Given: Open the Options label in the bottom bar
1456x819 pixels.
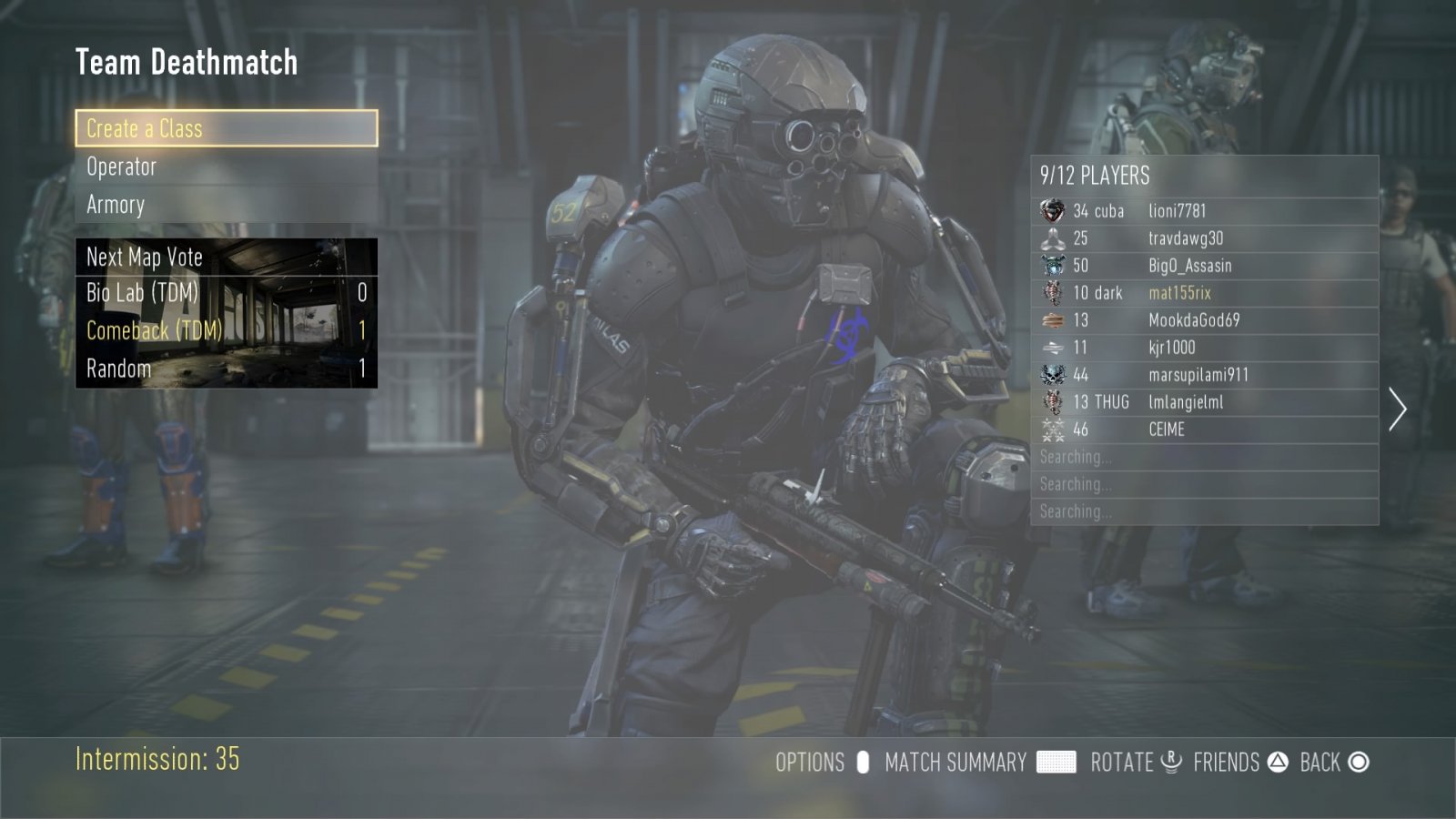Looking at the screenshot, I should 810,763.
